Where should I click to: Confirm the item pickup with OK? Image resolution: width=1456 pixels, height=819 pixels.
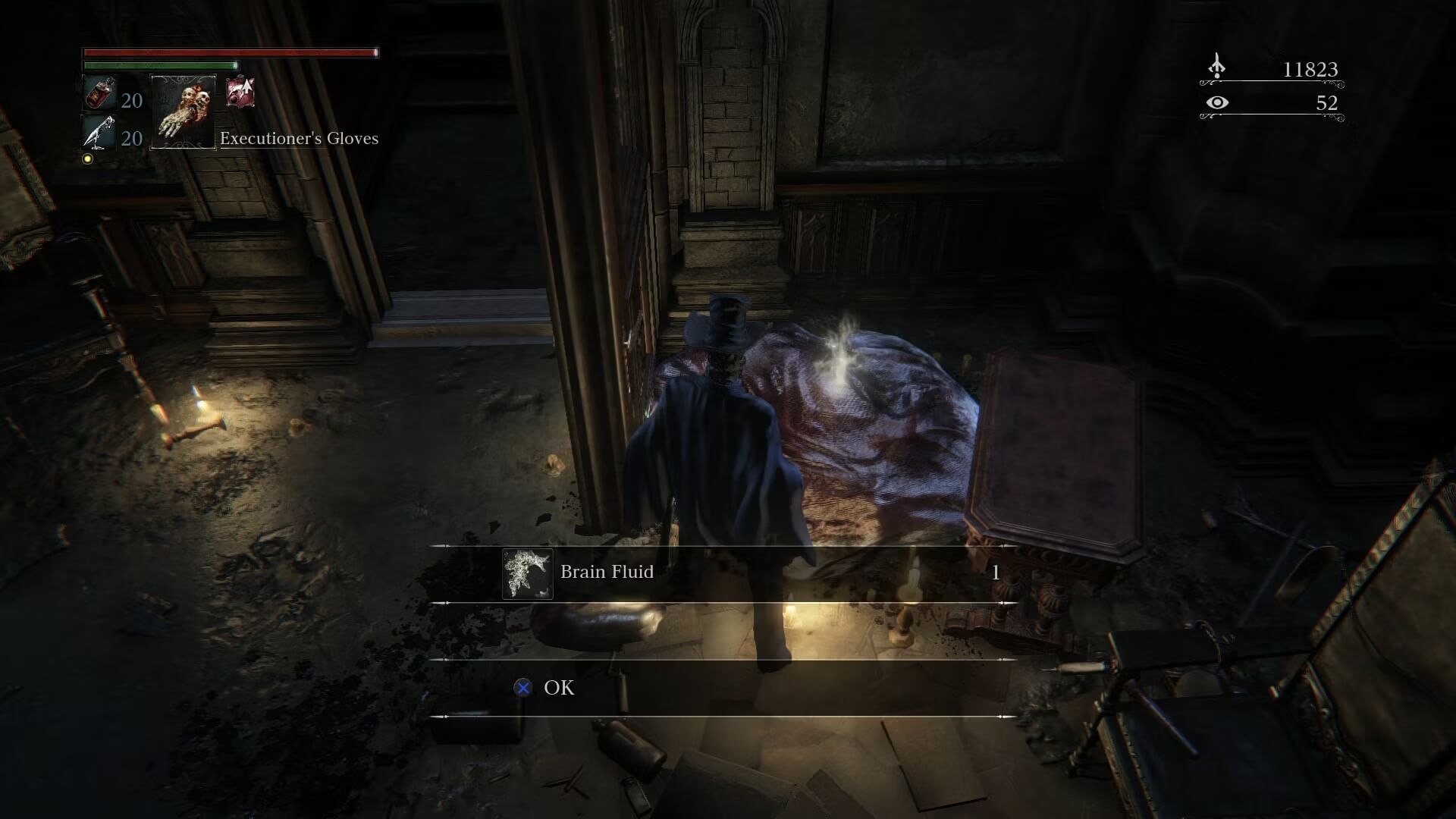(x=558, y=688)
